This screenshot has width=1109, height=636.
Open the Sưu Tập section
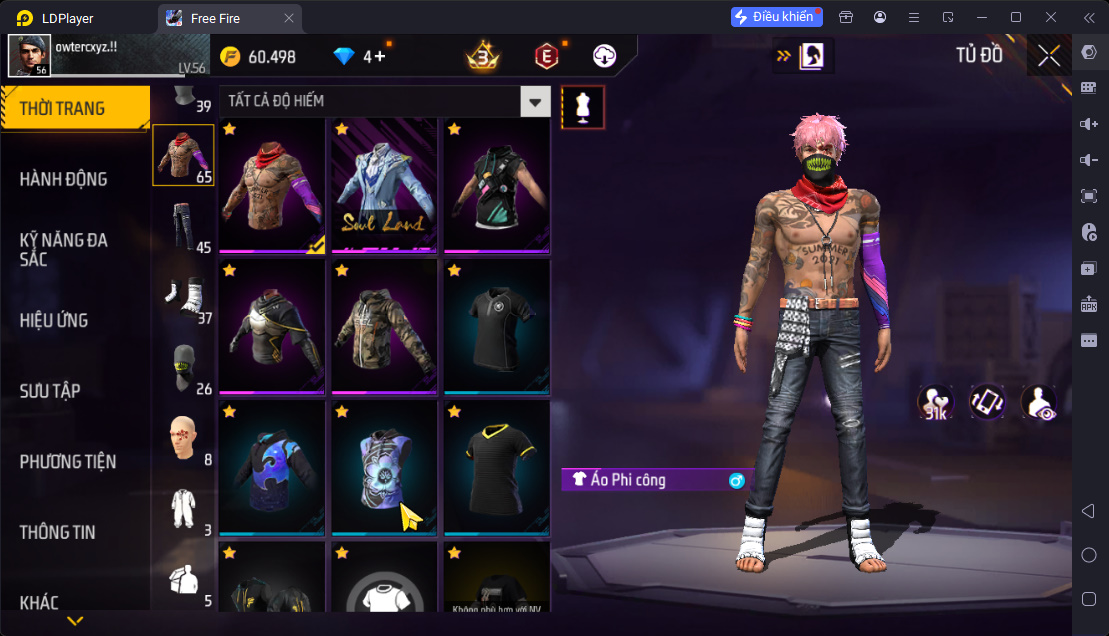tap(50, 391)
